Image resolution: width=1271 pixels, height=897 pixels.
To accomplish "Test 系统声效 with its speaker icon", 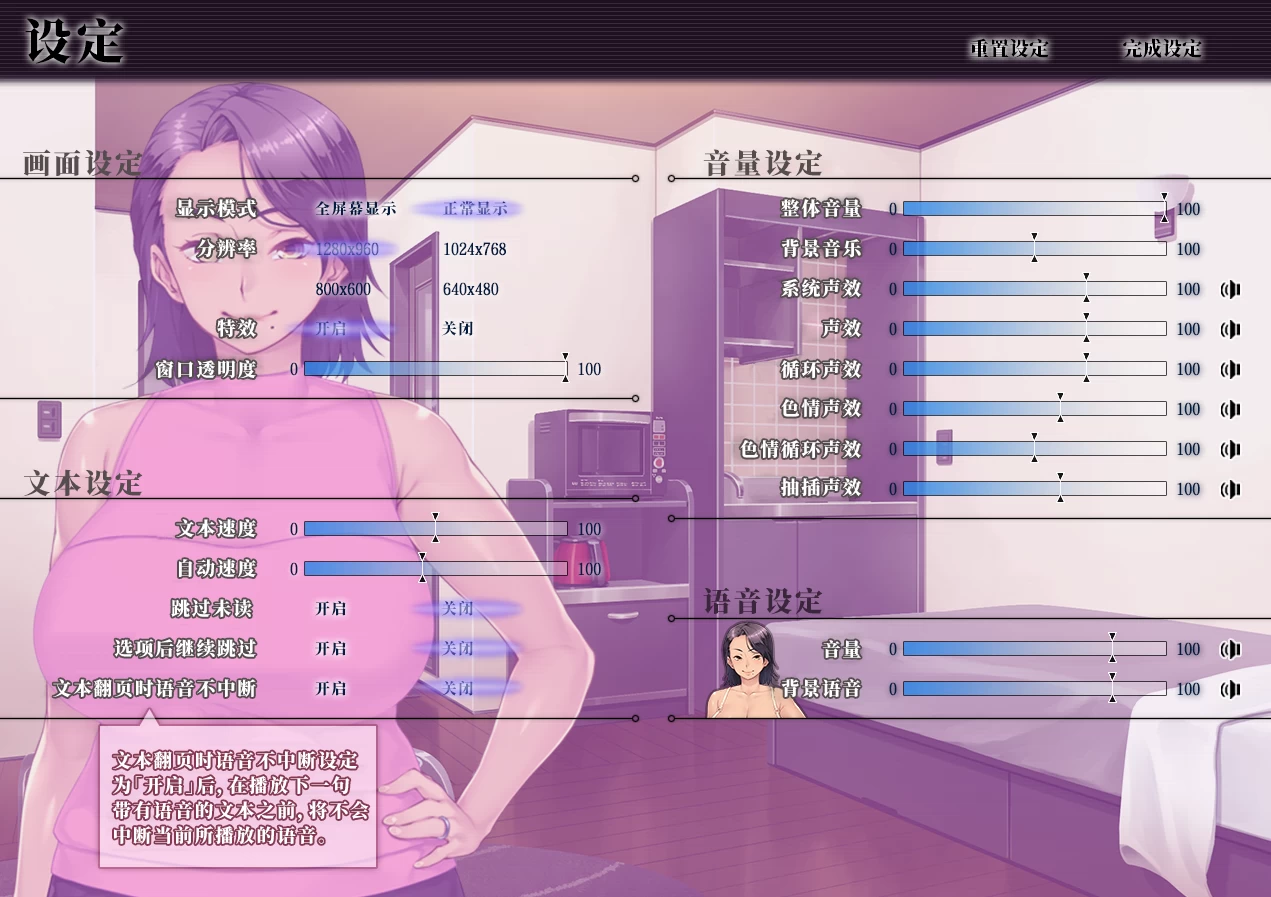I will coord(1231,289).
